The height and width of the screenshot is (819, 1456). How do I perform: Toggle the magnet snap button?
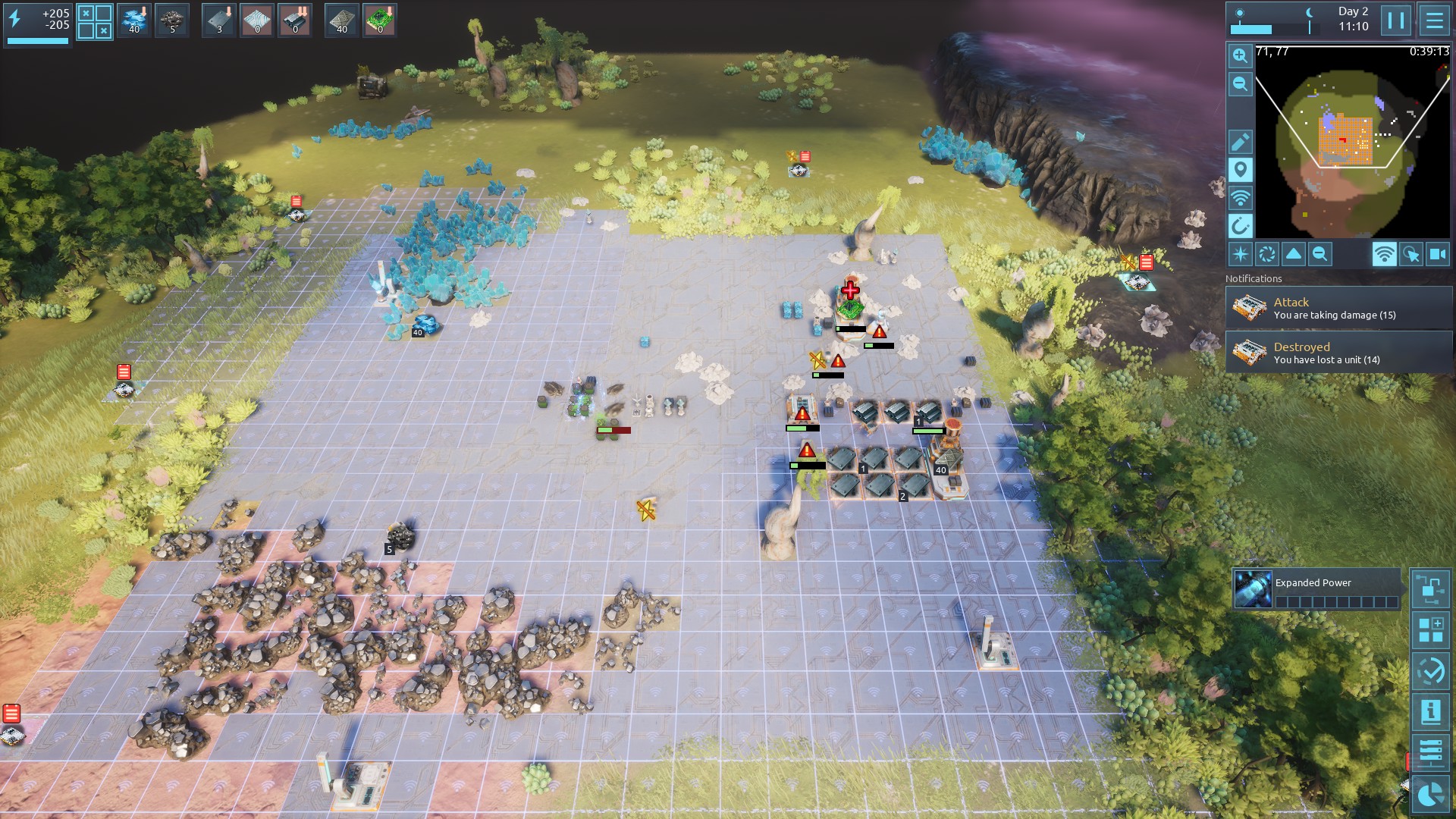[1240, 226]
